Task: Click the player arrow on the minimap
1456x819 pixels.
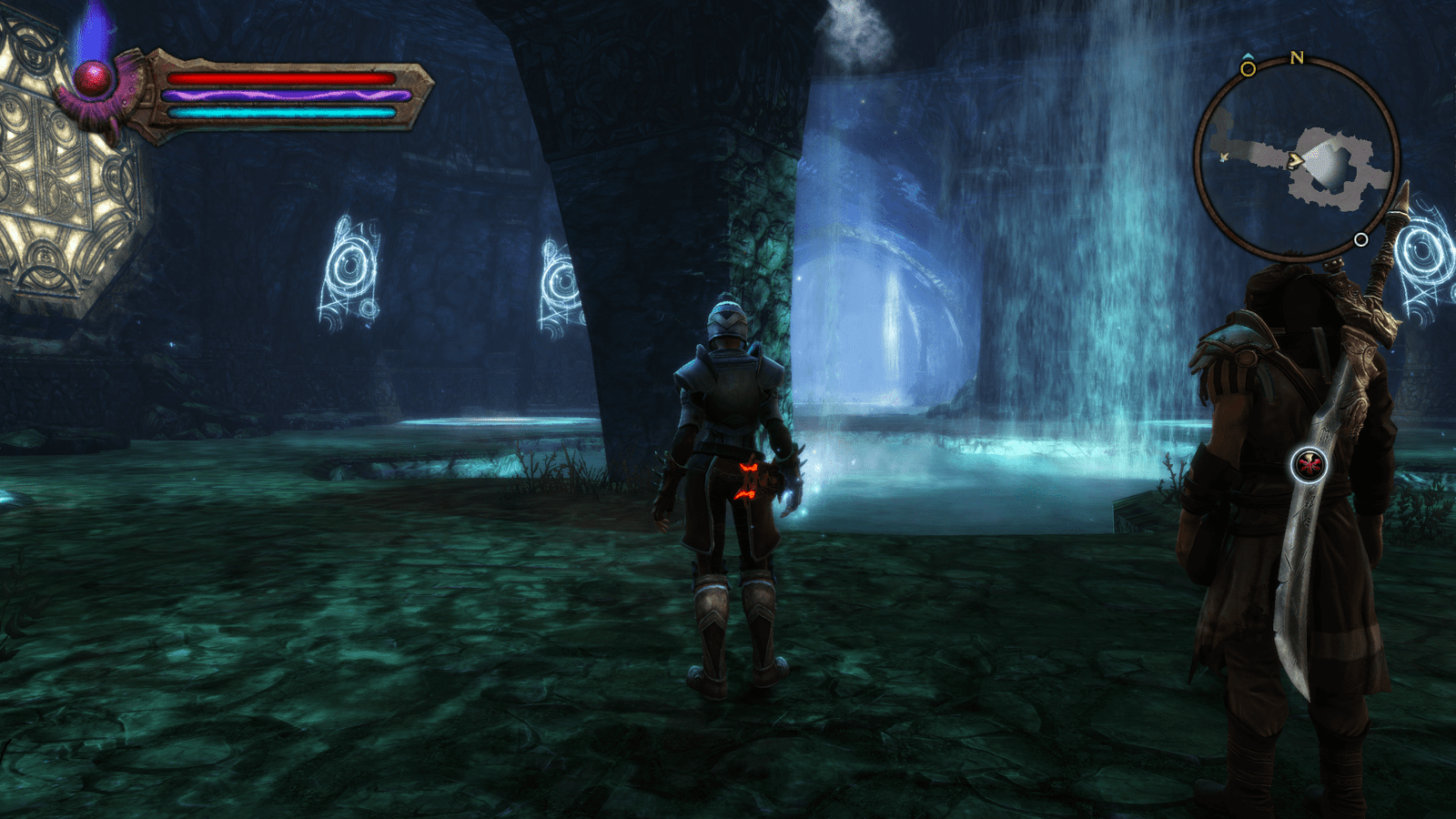Action: point(1295,160)
